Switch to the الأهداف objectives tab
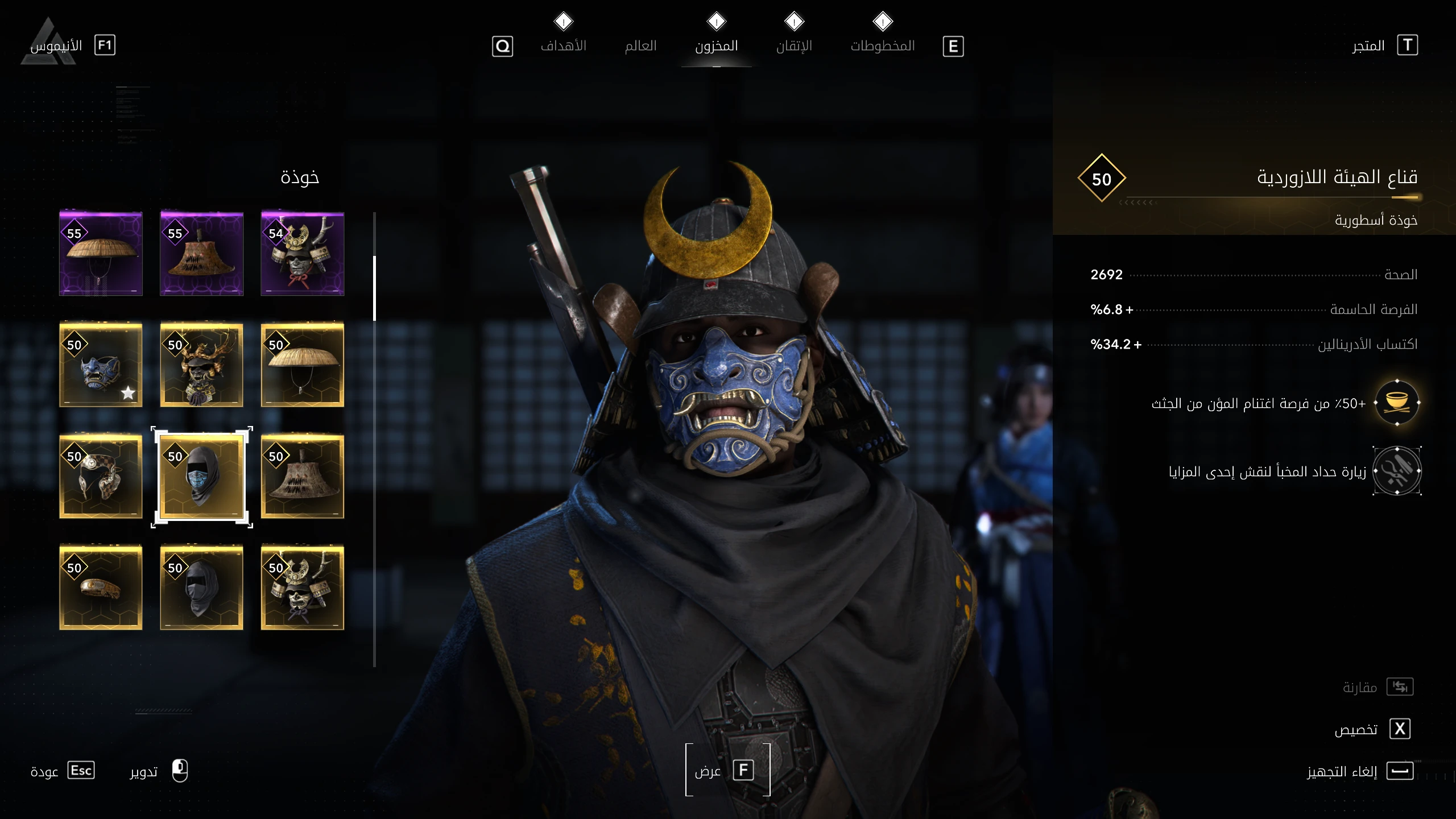1456x819 pixels. click(563, 45)
